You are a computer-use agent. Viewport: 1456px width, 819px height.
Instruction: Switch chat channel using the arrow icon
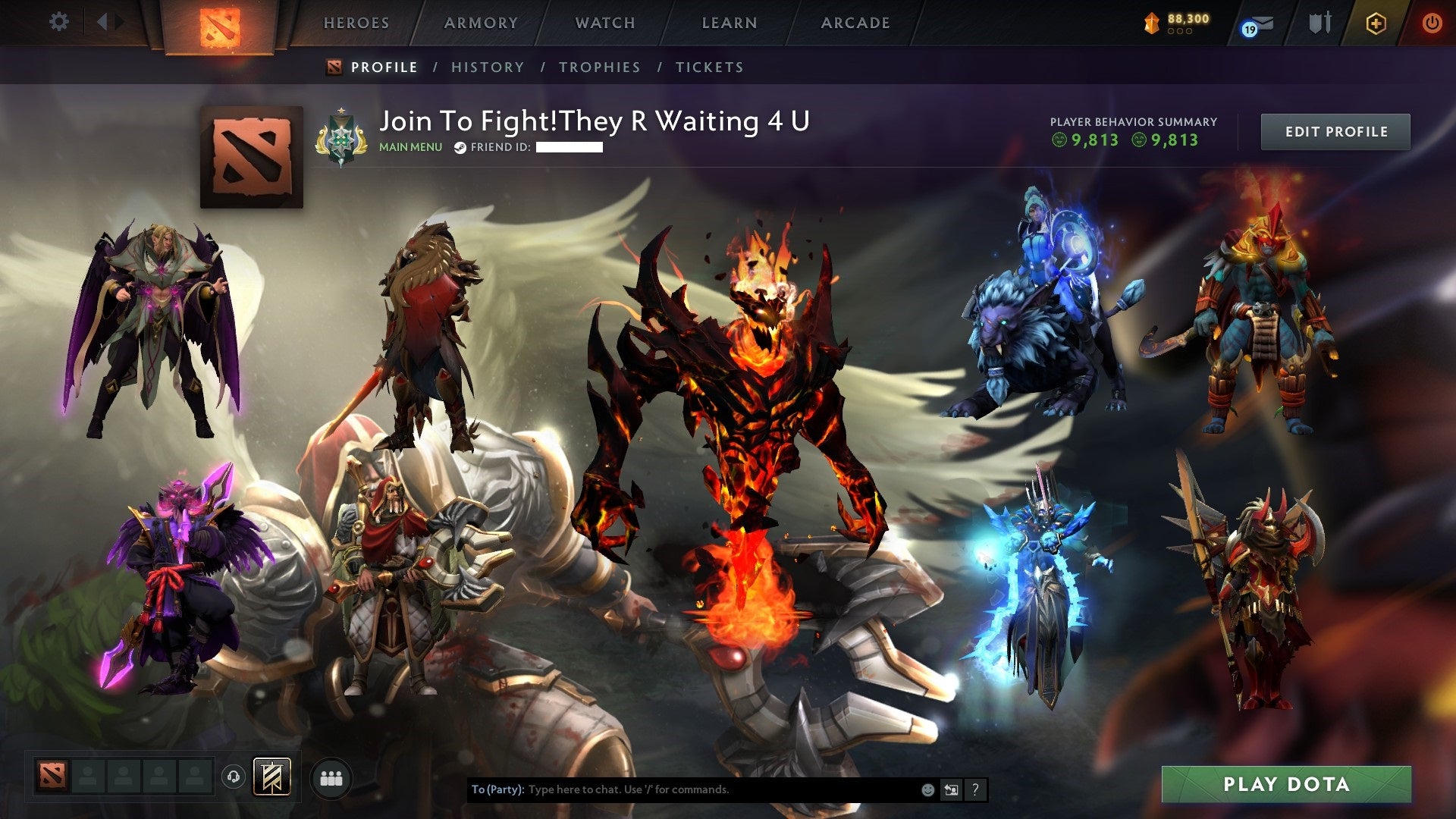tap(950, 789)
